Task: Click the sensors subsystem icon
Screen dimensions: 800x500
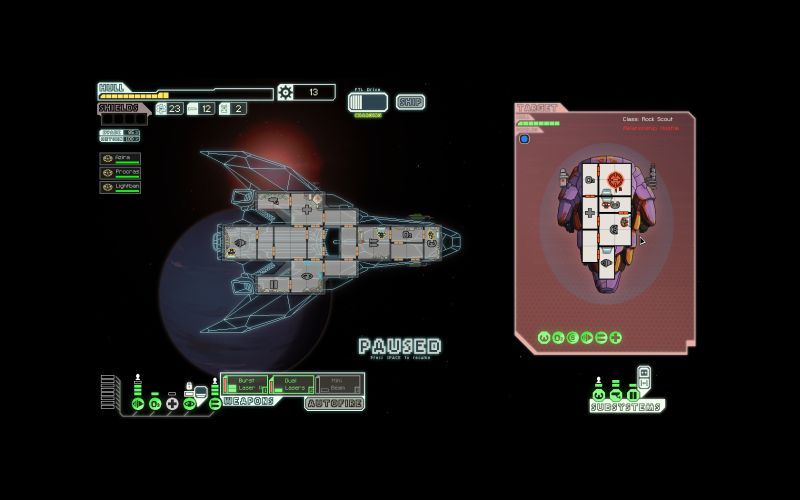Action: [615, 393]
